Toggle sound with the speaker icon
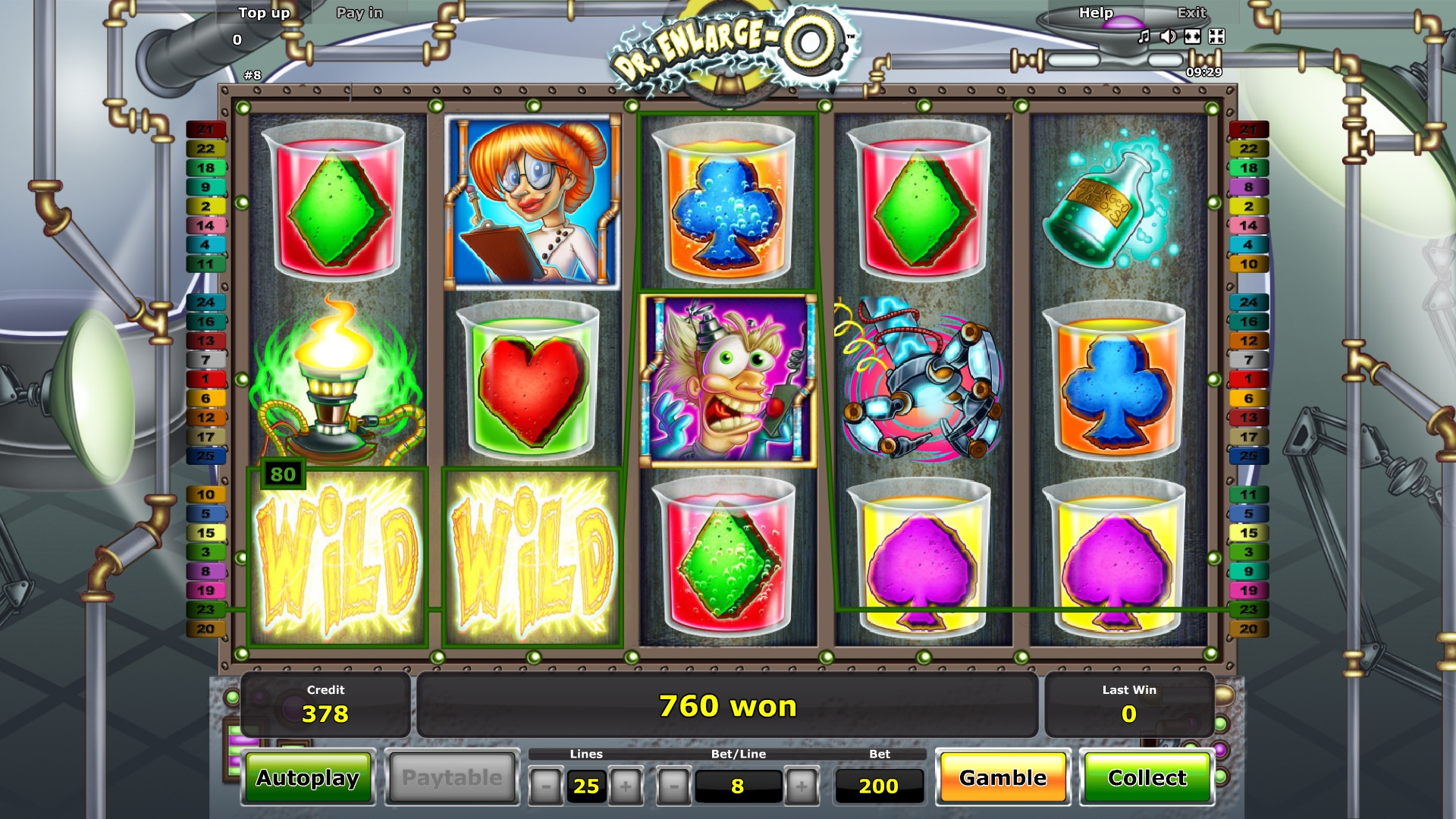 coord(1169,36)
